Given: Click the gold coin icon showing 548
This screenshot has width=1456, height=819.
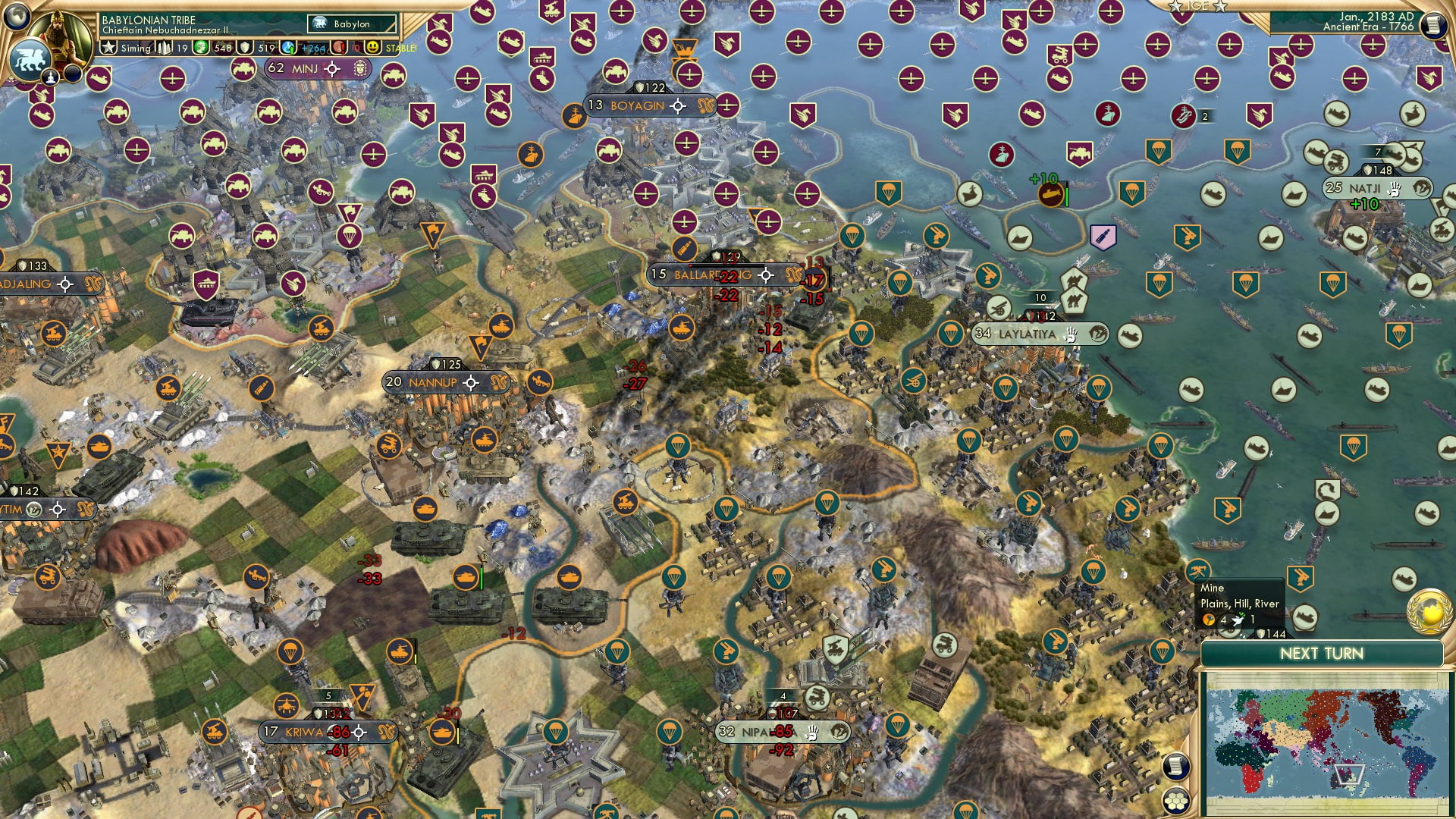Looking at the screenshot, I should (x=199, y=47).
